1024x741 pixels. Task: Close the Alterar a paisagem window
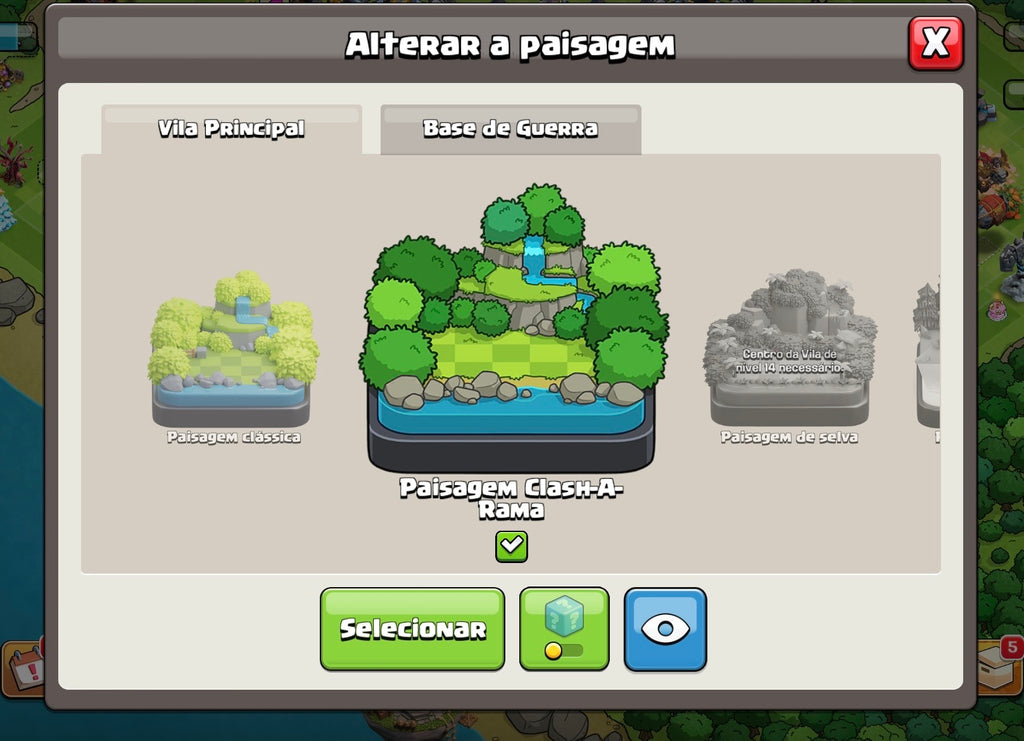pos(935,43)
